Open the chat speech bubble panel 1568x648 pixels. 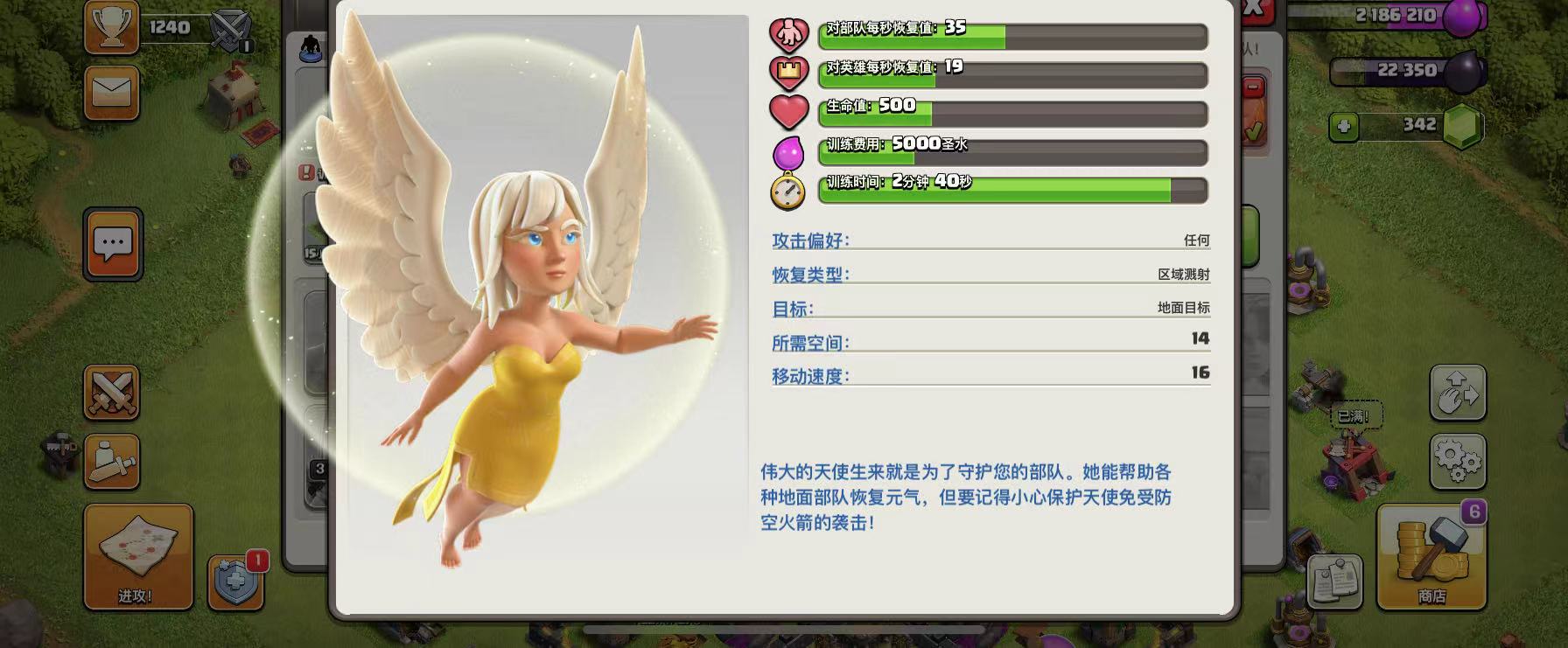113,244
